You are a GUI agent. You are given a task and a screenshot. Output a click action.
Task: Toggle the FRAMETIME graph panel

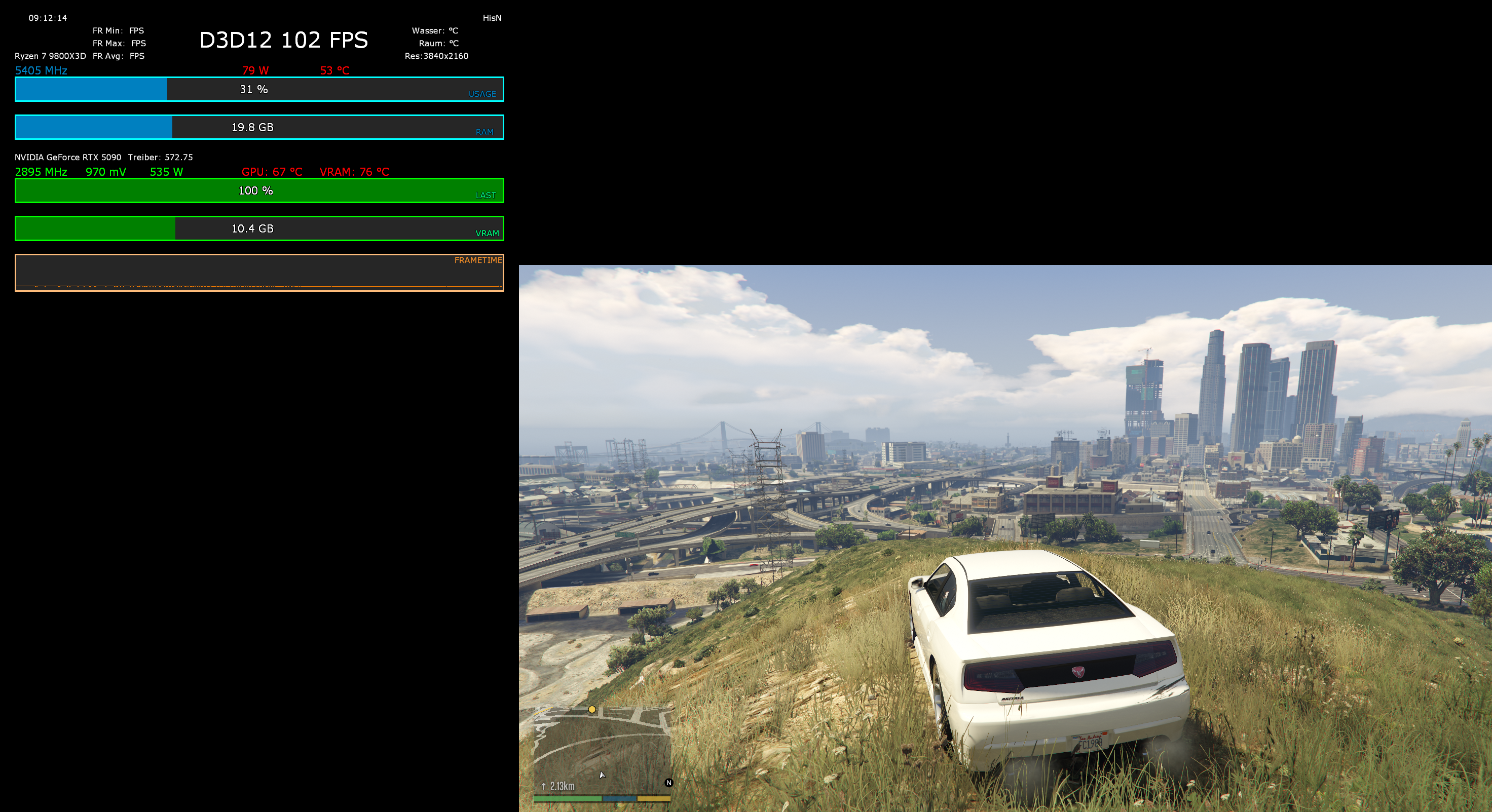(259, 272)
